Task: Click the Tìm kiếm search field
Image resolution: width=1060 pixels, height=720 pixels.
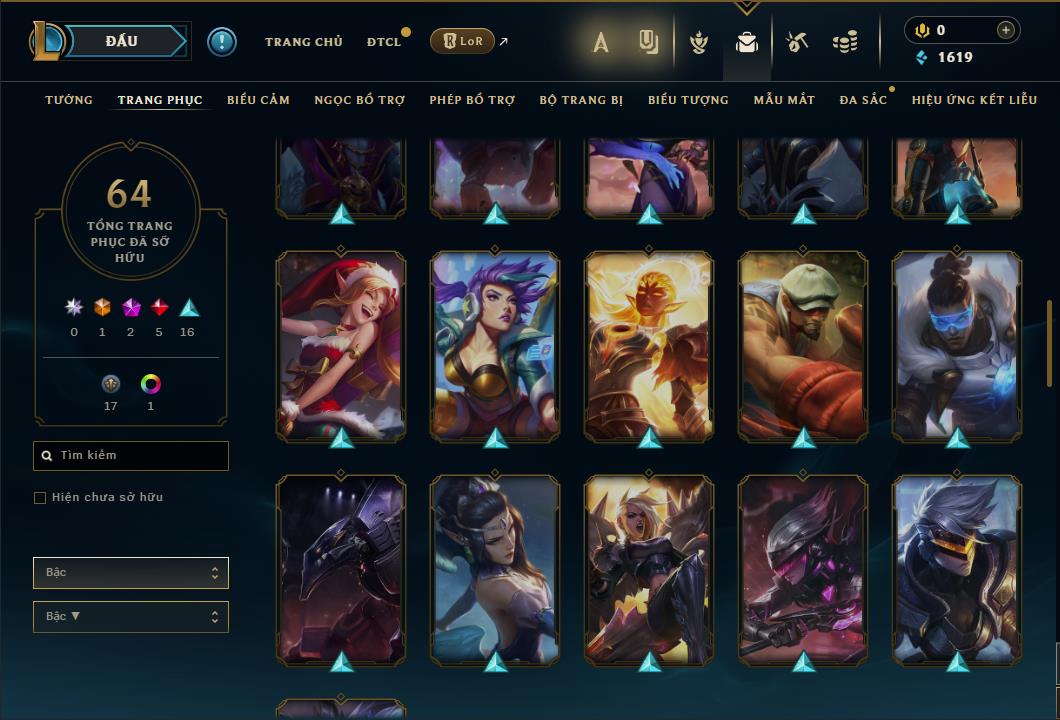Action: 131,456
